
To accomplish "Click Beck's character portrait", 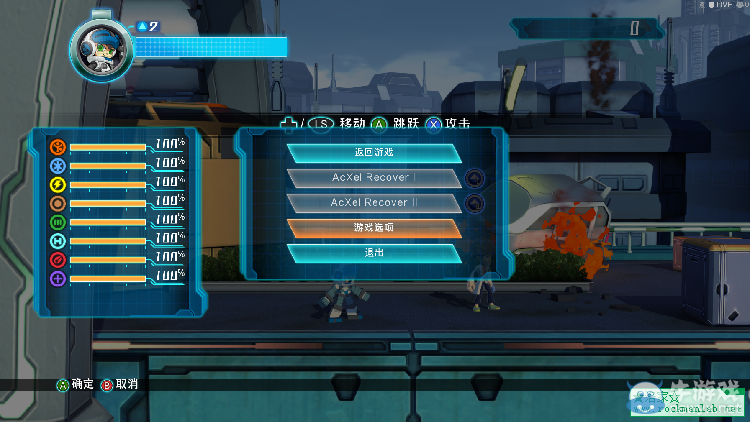I will pos(98,46).
